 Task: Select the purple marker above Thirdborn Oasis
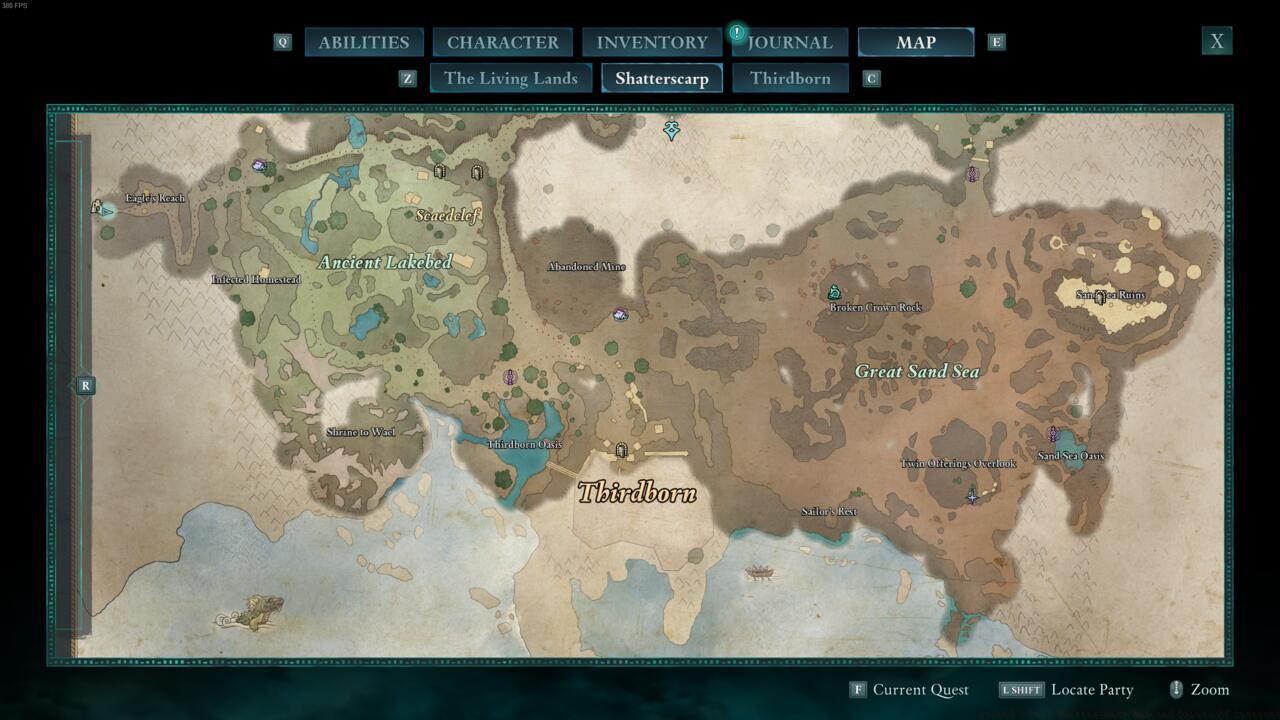click(510, 377)
